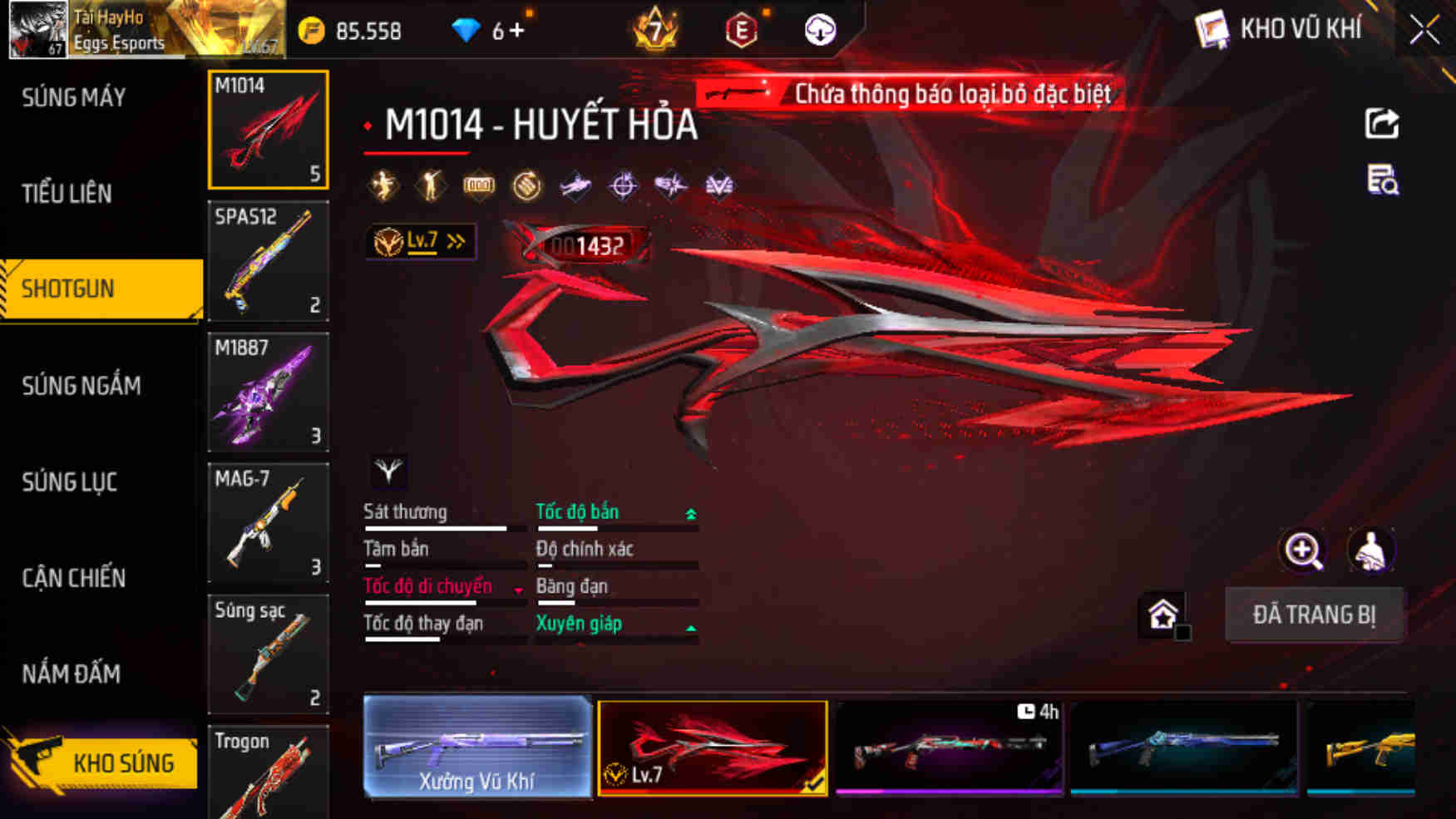This screenshot has height=819, width=1456.
Task: Select the SPAS12 weapon thumbnail
Action: click(x=268, y=262)
